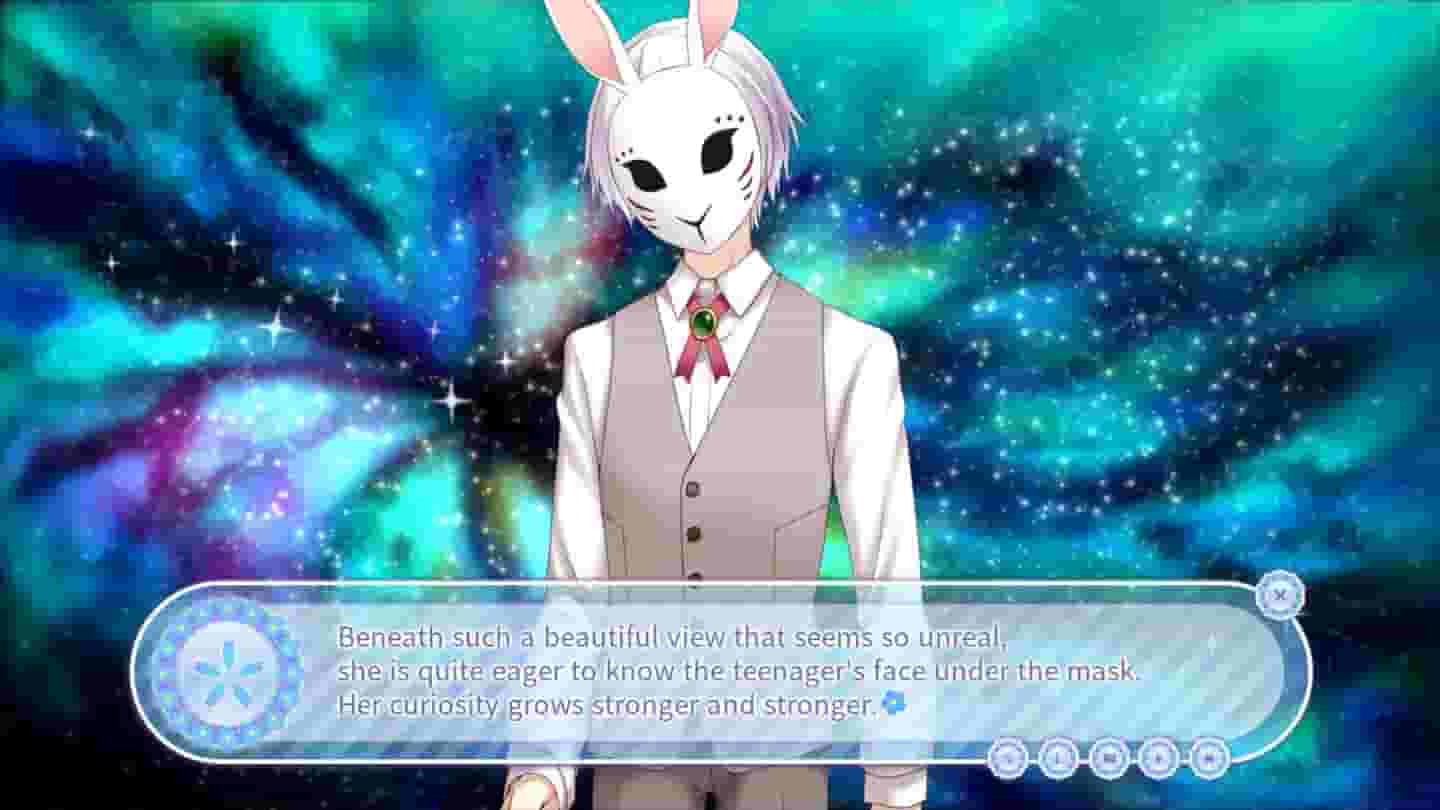Select the leftmost circular quick-menu icon
The image size is (1440, 810).
pyautogui.click(x=1010, y=760)
